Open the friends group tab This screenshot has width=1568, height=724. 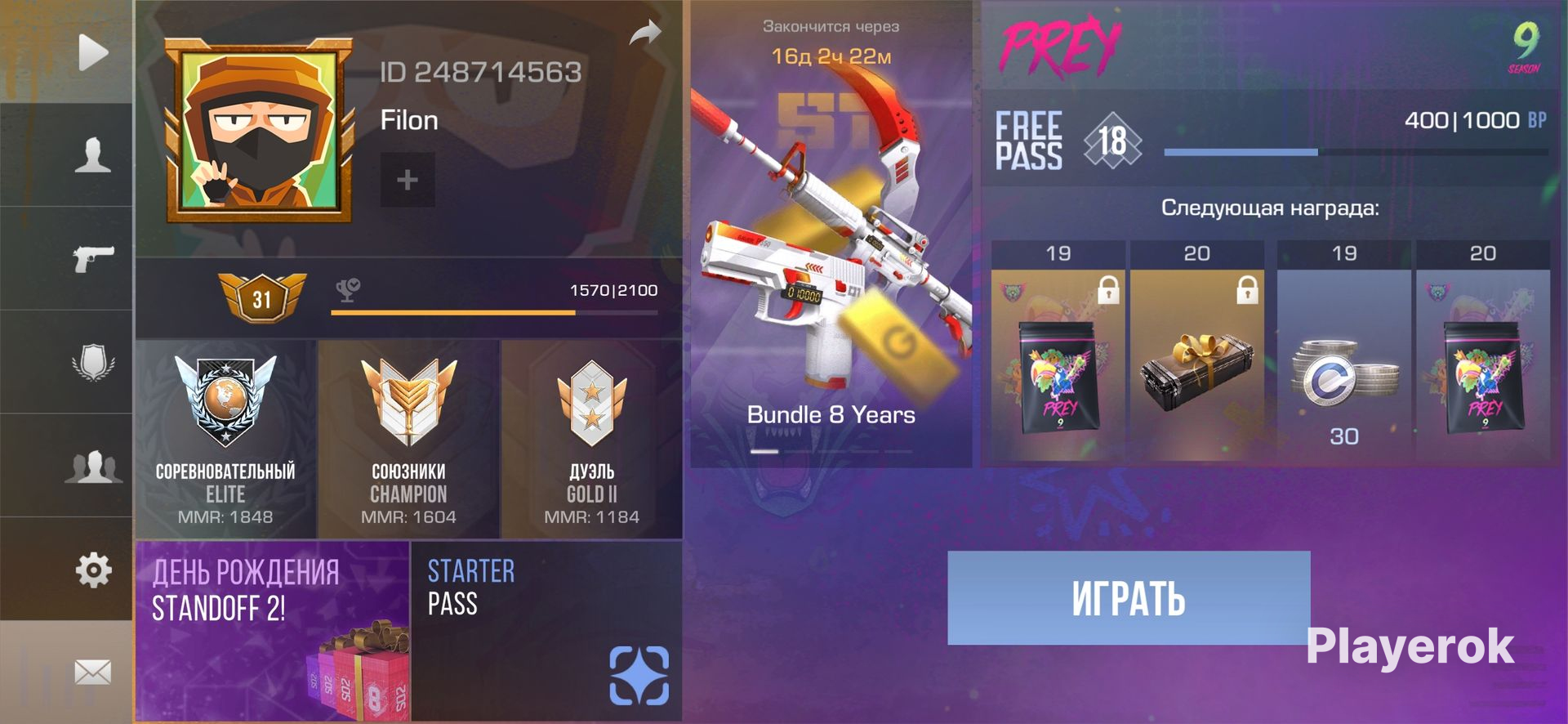point(92,466)
